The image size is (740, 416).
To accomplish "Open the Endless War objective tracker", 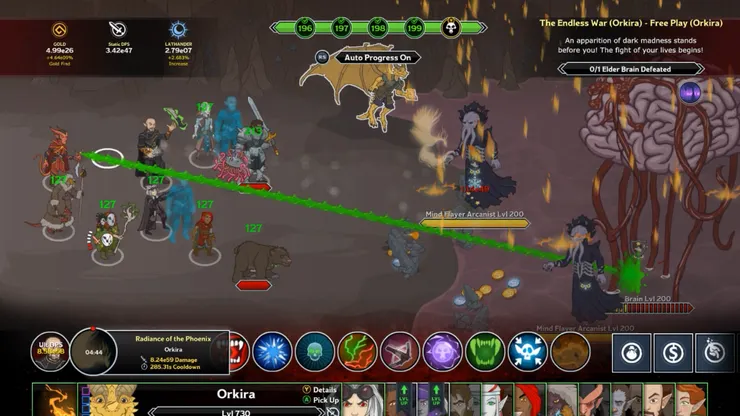I will click(630, 69).
